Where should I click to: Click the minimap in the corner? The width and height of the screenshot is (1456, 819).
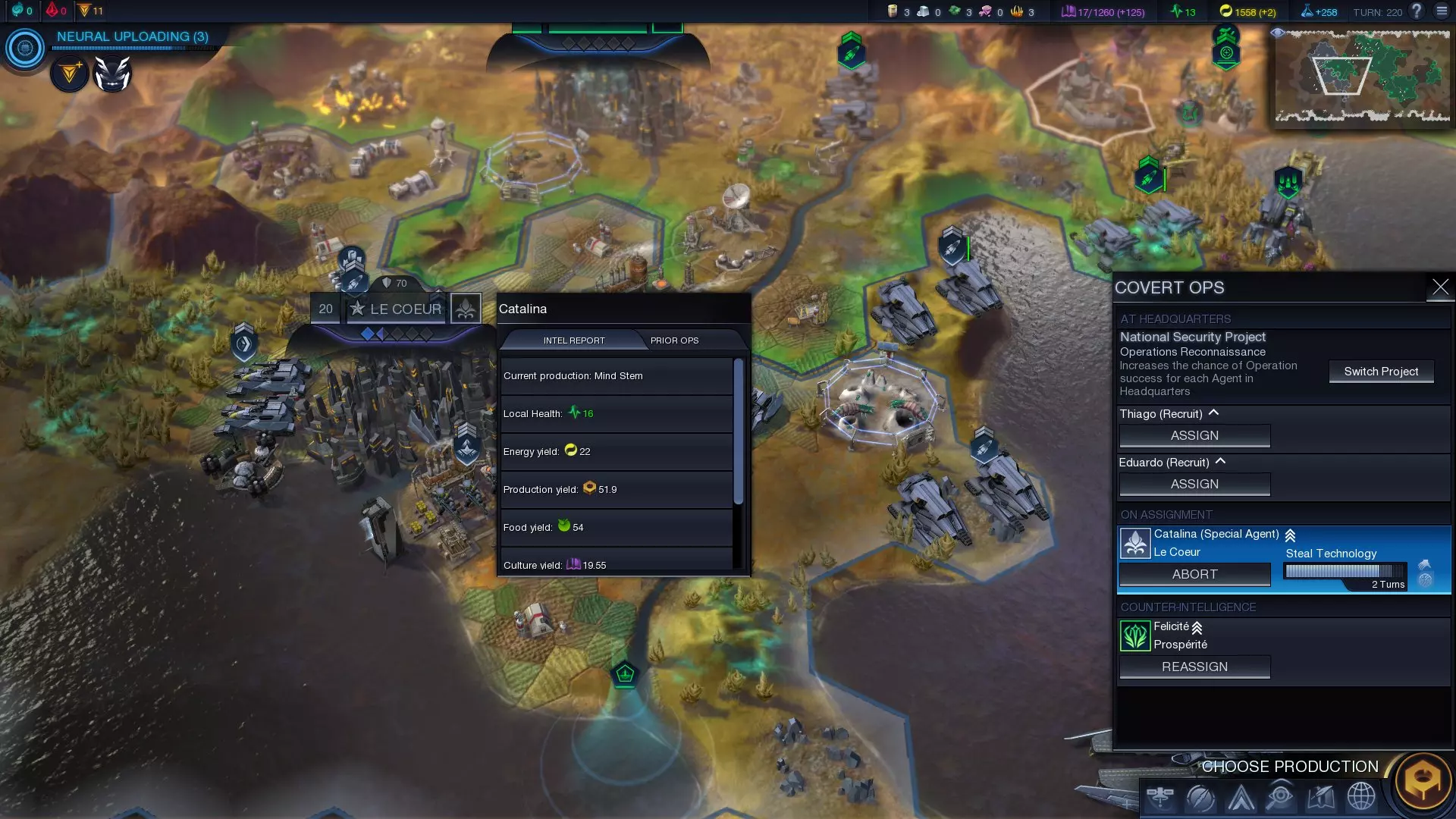[1362, 76]
